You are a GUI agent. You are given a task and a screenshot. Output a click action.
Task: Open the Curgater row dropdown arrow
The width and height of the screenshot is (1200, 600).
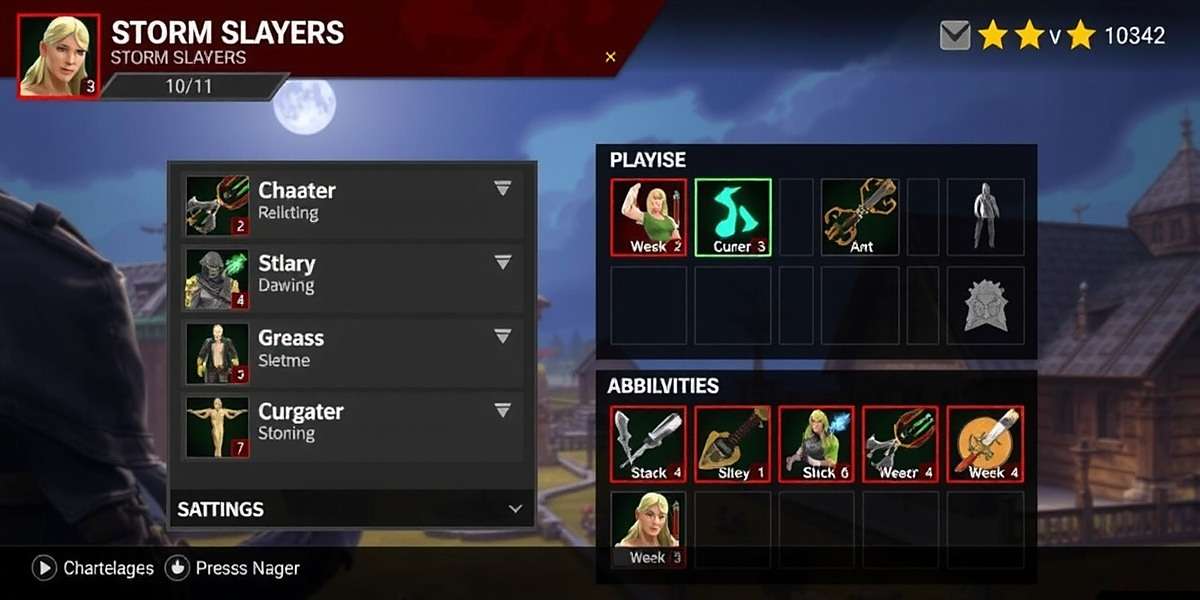pos(503,410)
